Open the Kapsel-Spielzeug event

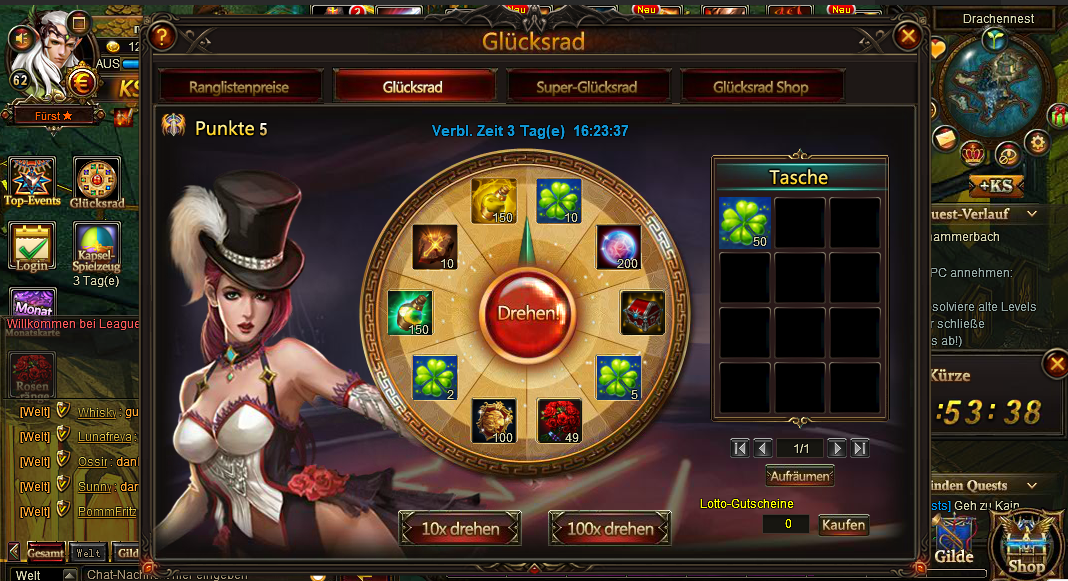(x=96, y=246)
